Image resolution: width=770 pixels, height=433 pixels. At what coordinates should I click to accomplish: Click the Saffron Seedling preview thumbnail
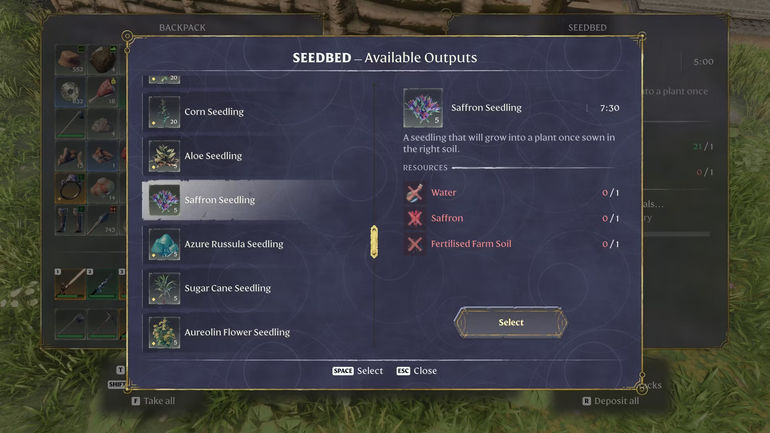pyautogui.click(x=422, y=108)
